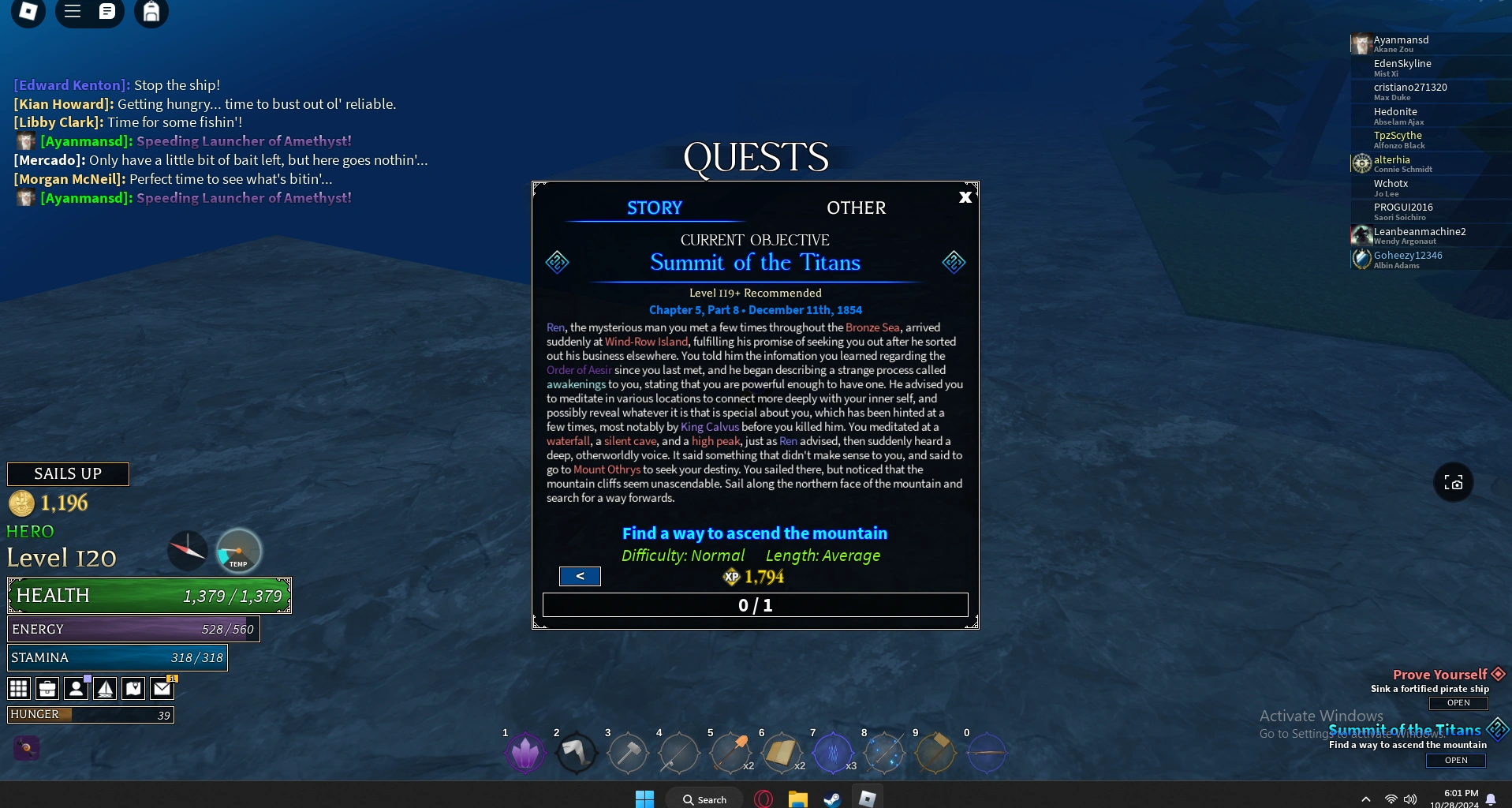Screen dimensions: 1512x808
Task: Expand previous quest with back arrow button
Action: point(580,576)
